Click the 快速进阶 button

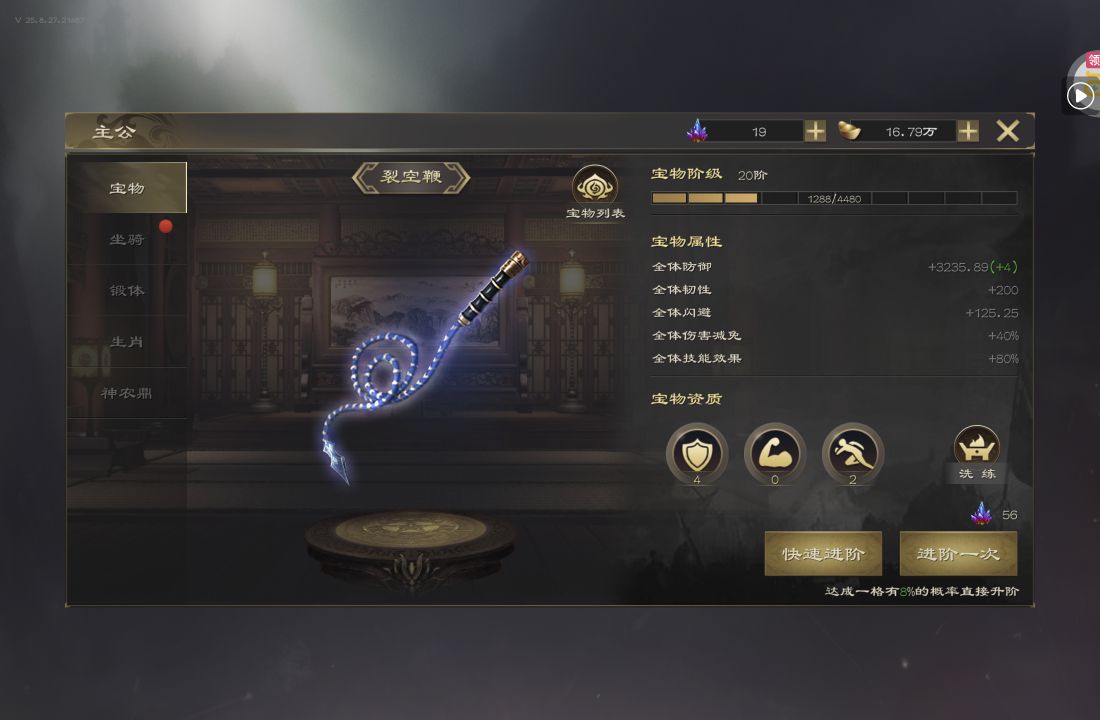[823, 553]
